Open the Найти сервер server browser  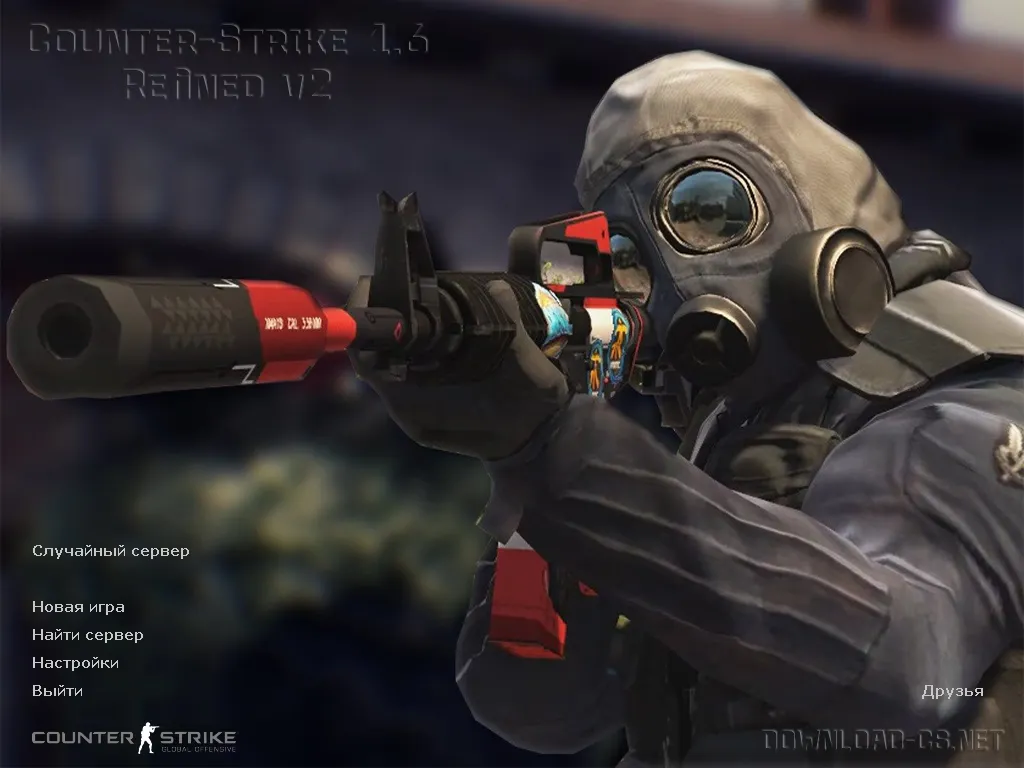click(87, 635)
